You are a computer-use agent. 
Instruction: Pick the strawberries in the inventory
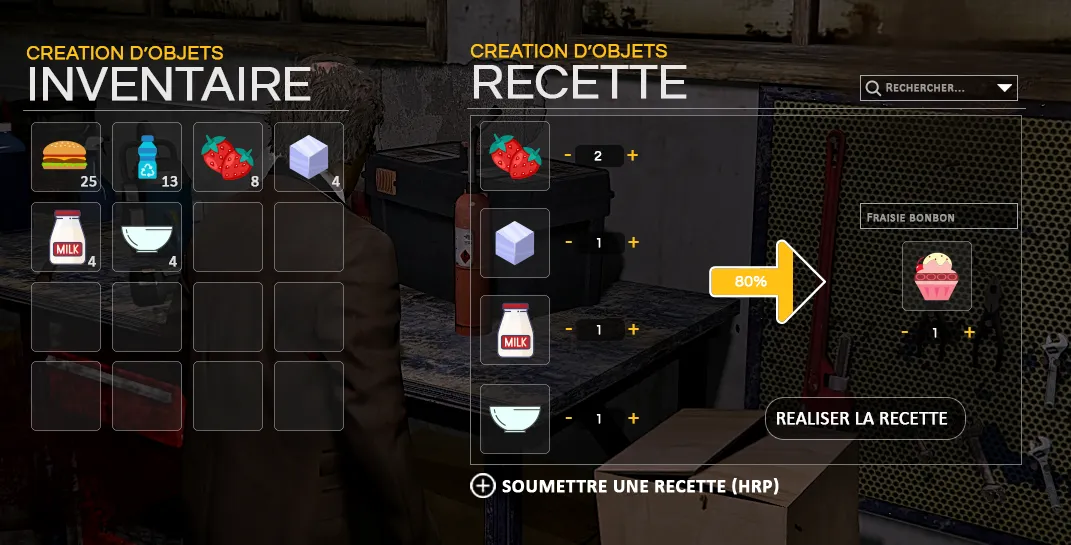coord(228,157)
